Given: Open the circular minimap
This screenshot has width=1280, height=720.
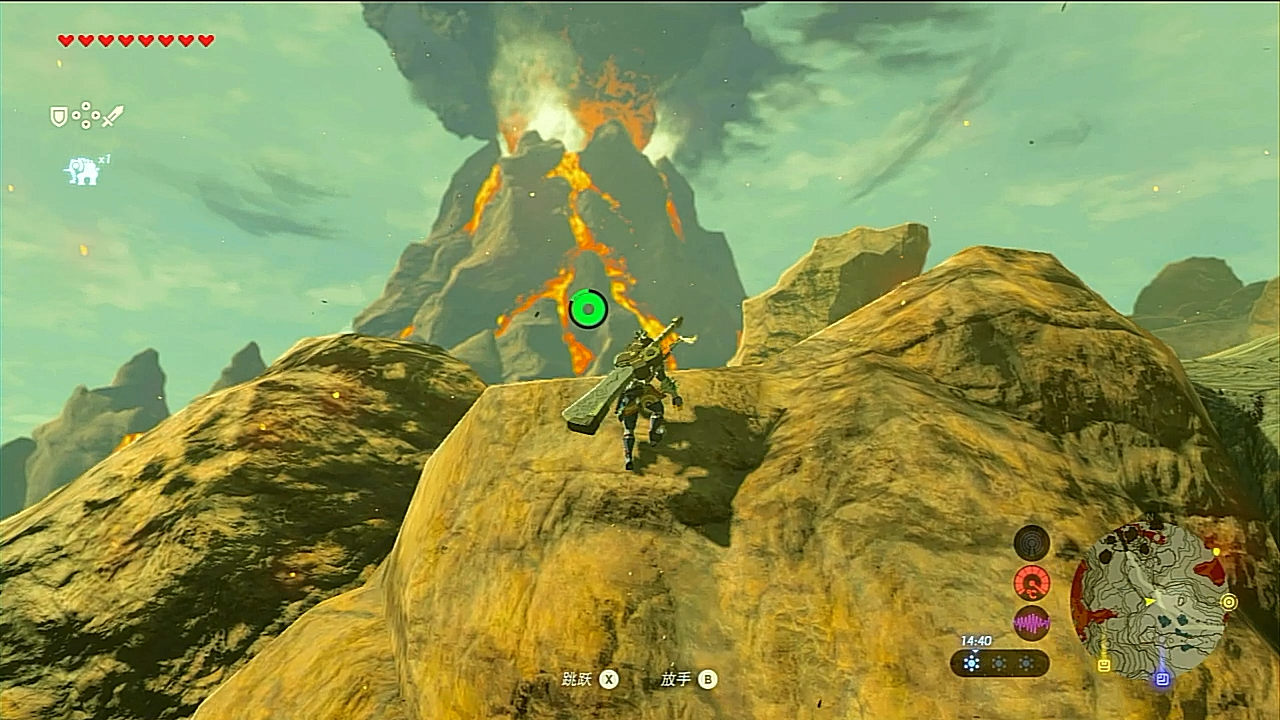Looking at the screenshot, I should pos(1148,602).
